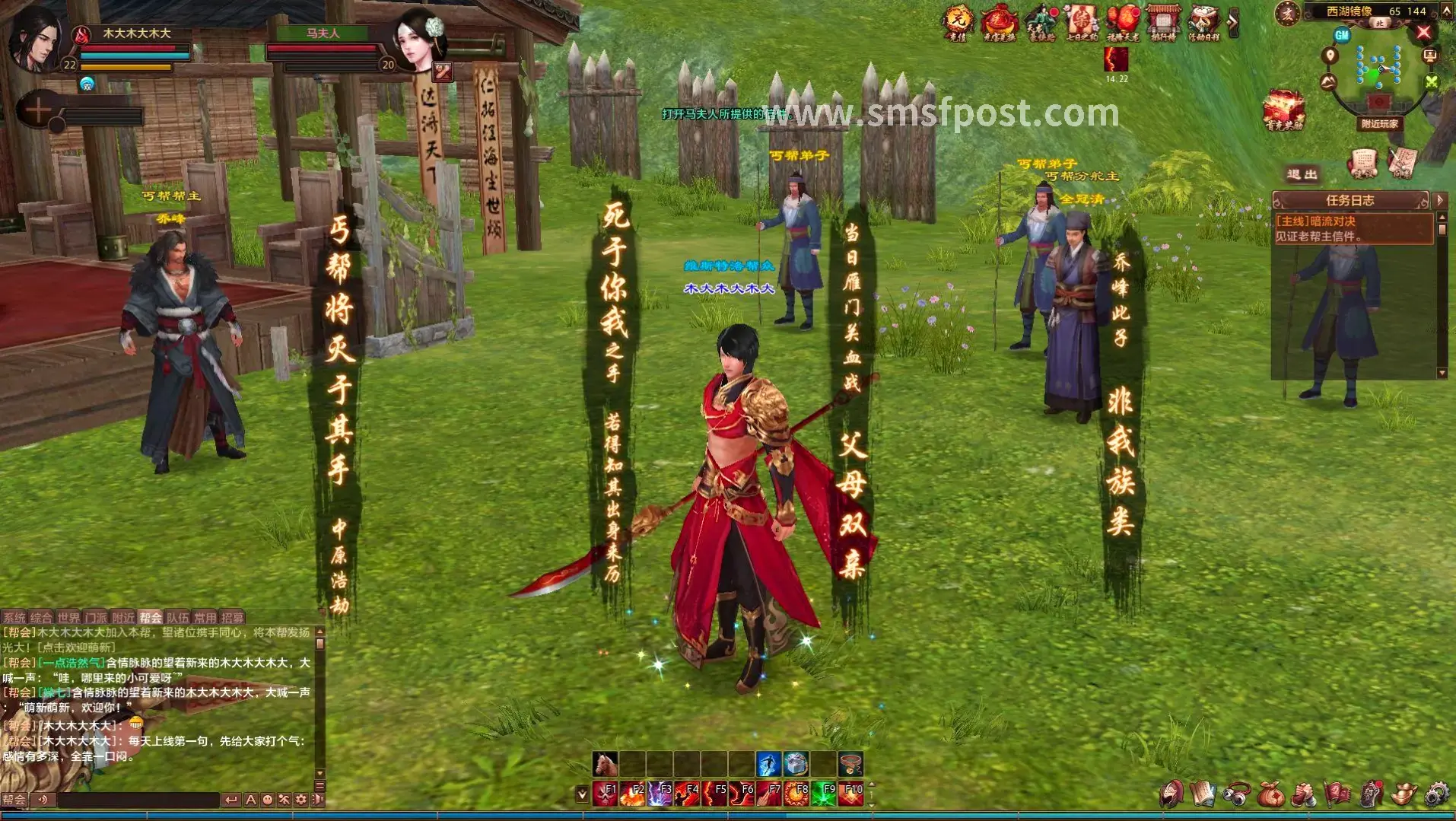This screenshot has width=1456, height=821.
Task: Open the 七日之约 seven-day event
Action: pos(1081,21)
